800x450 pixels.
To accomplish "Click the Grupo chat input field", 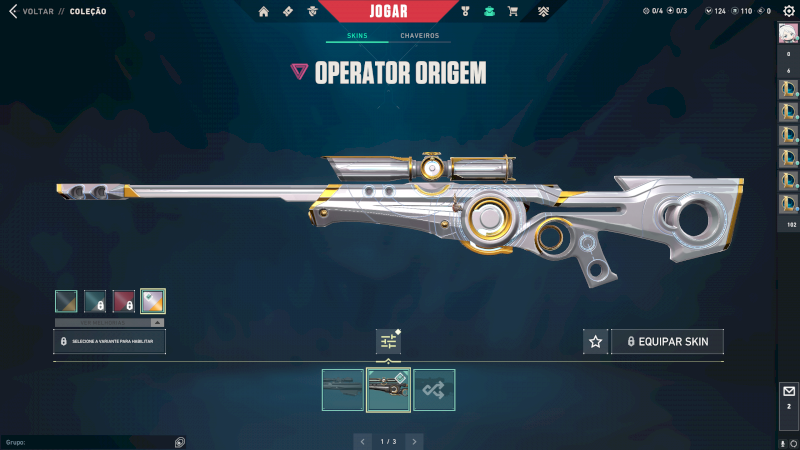I will coord(90,441).
